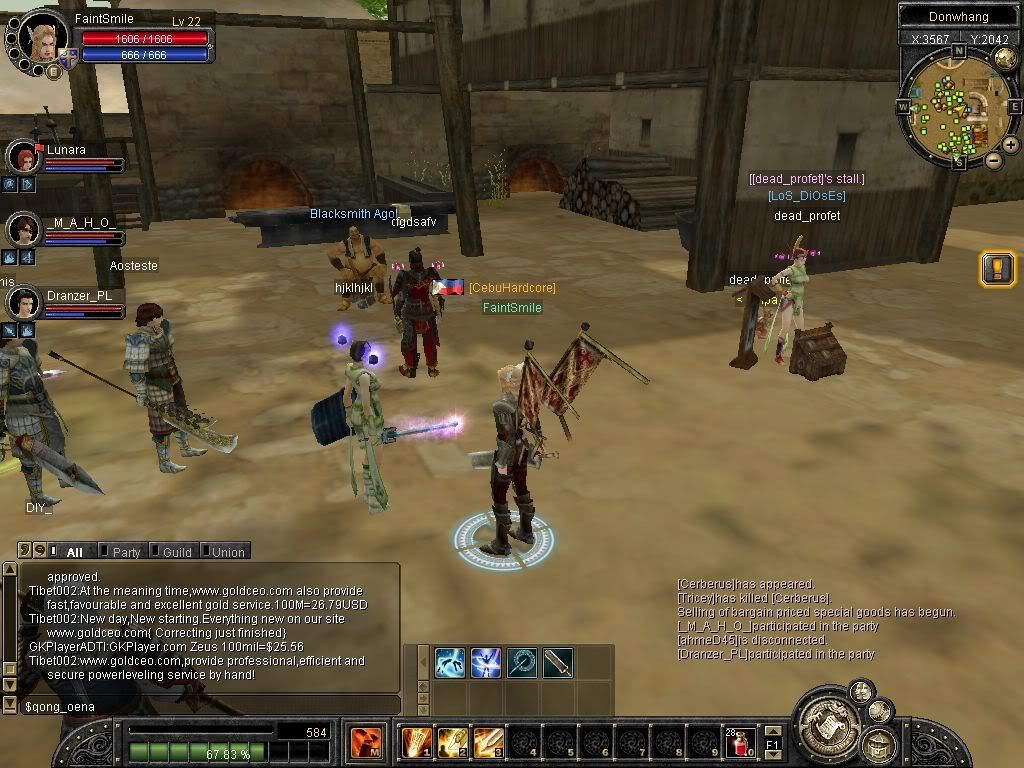Viewport: 1024px width, 768px height.
Task: Select party member Lunara's portrait
Action: click(23, 157)
